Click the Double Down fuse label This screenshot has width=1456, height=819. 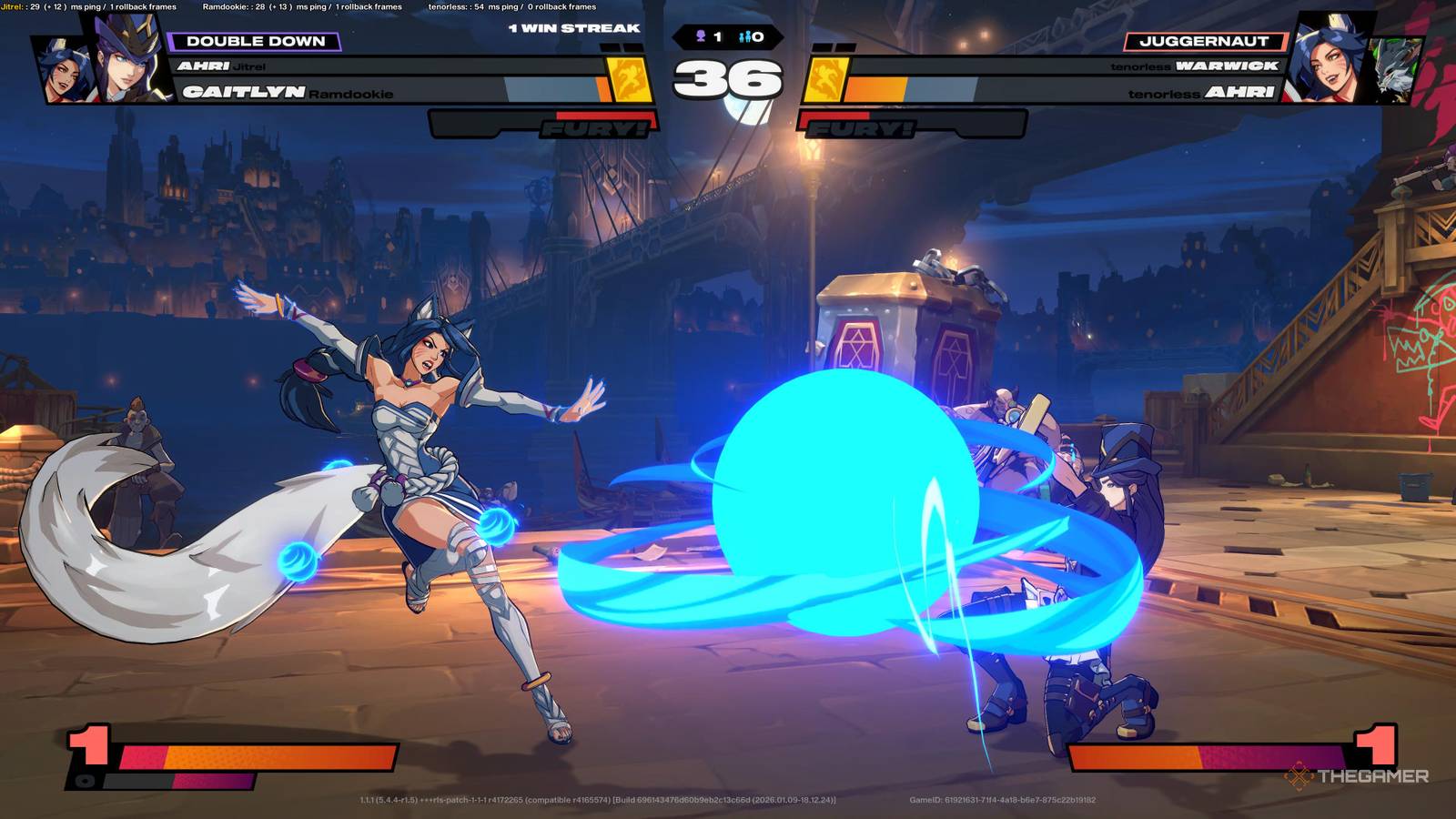click(255, 41)
